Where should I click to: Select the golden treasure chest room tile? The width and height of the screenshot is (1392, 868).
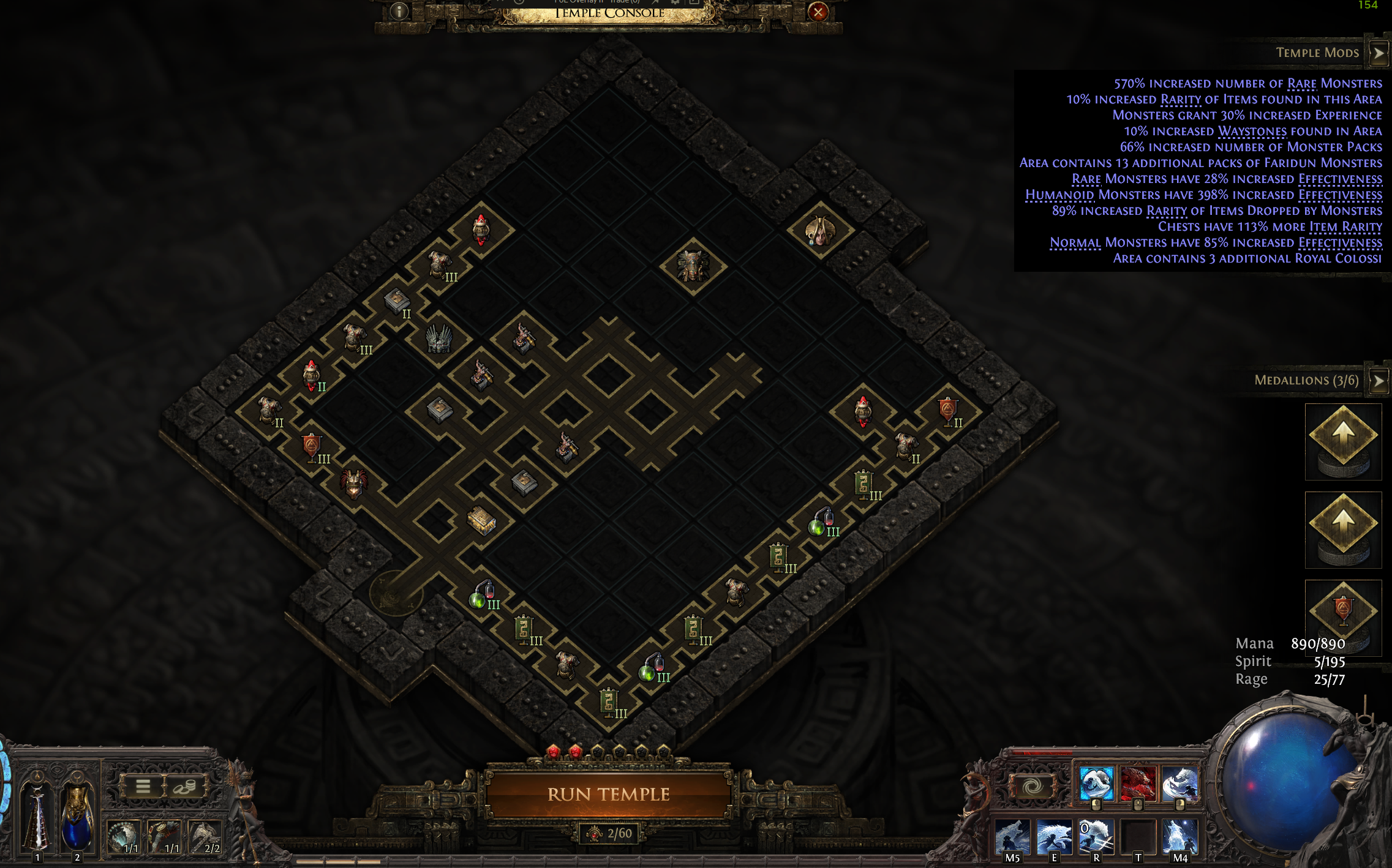(x=481, y=520)
